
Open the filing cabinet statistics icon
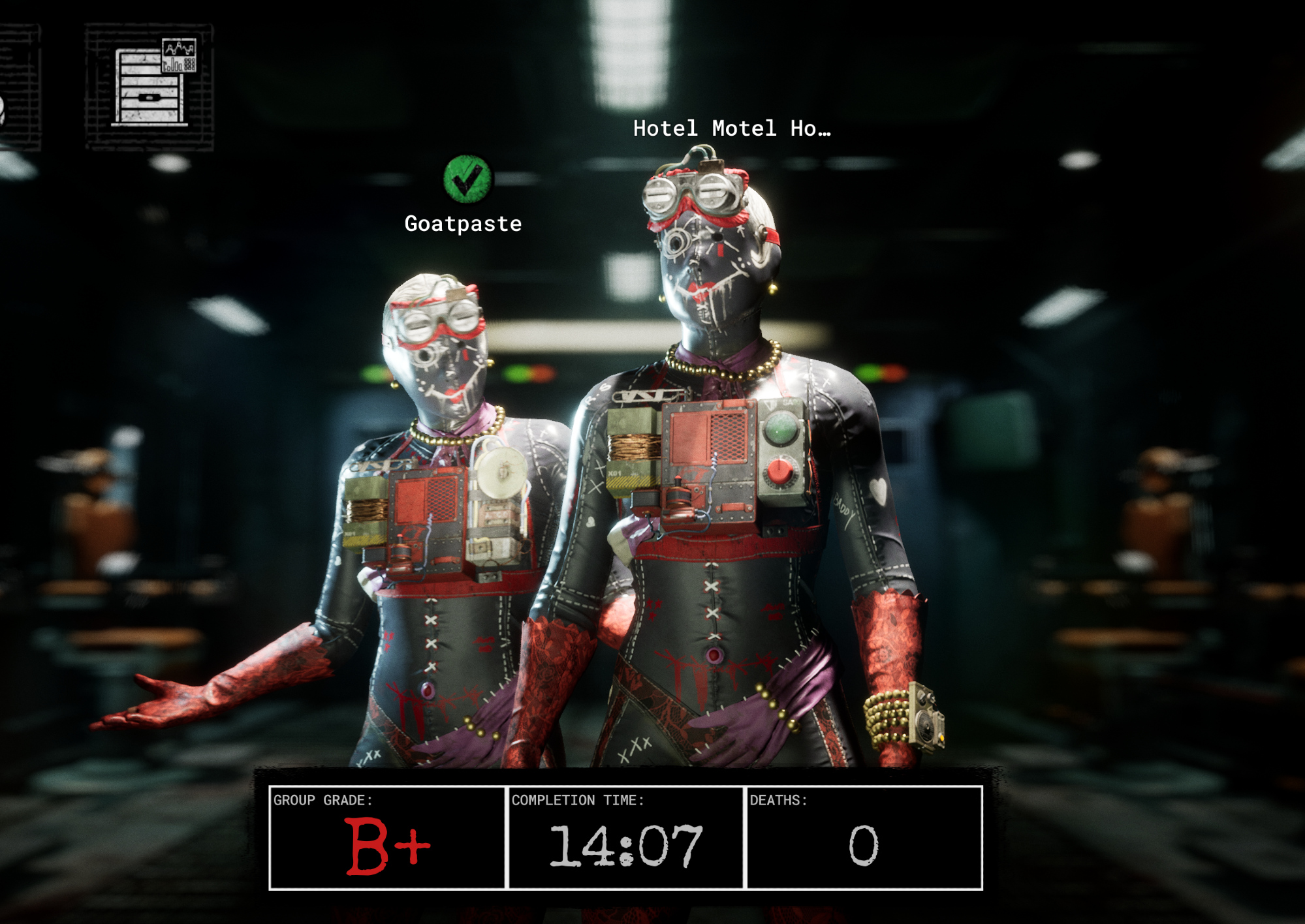[x=149, y=85]
